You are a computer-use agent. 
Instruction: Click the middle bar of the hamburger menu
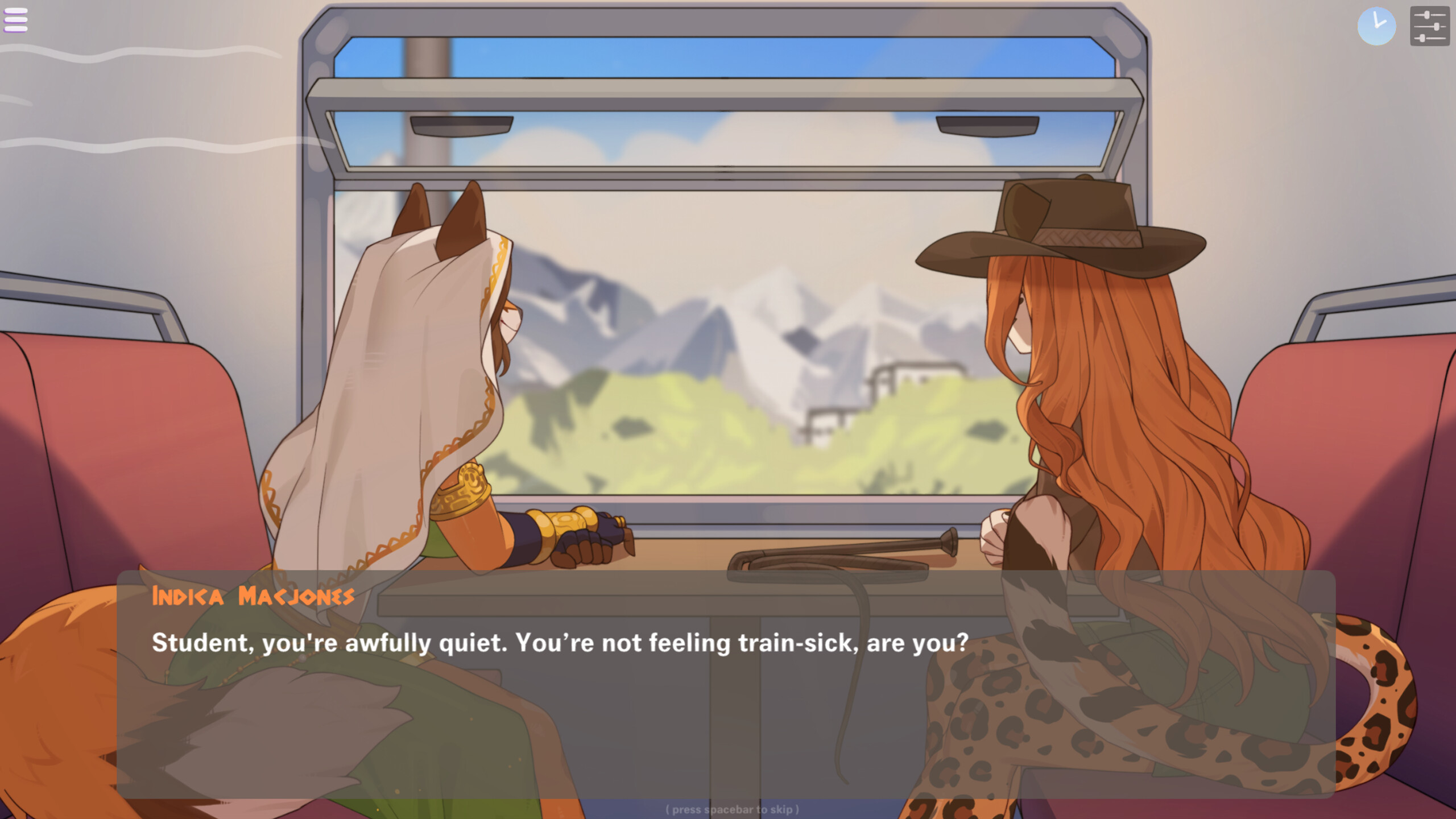click(x=17, y=20)
